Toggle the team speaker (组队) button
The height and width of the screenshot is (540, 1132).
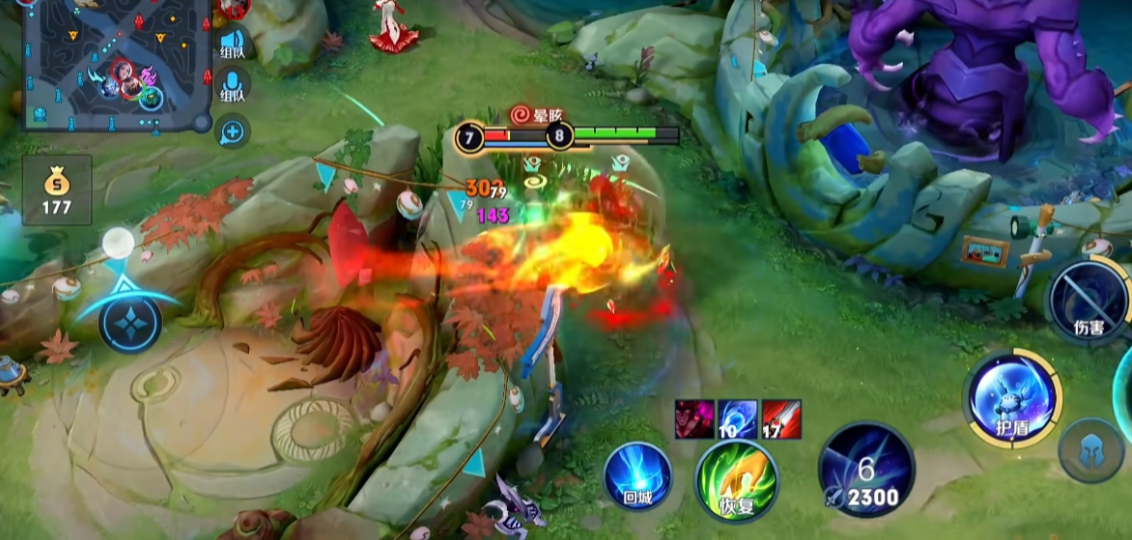click(x=232, y=44)
